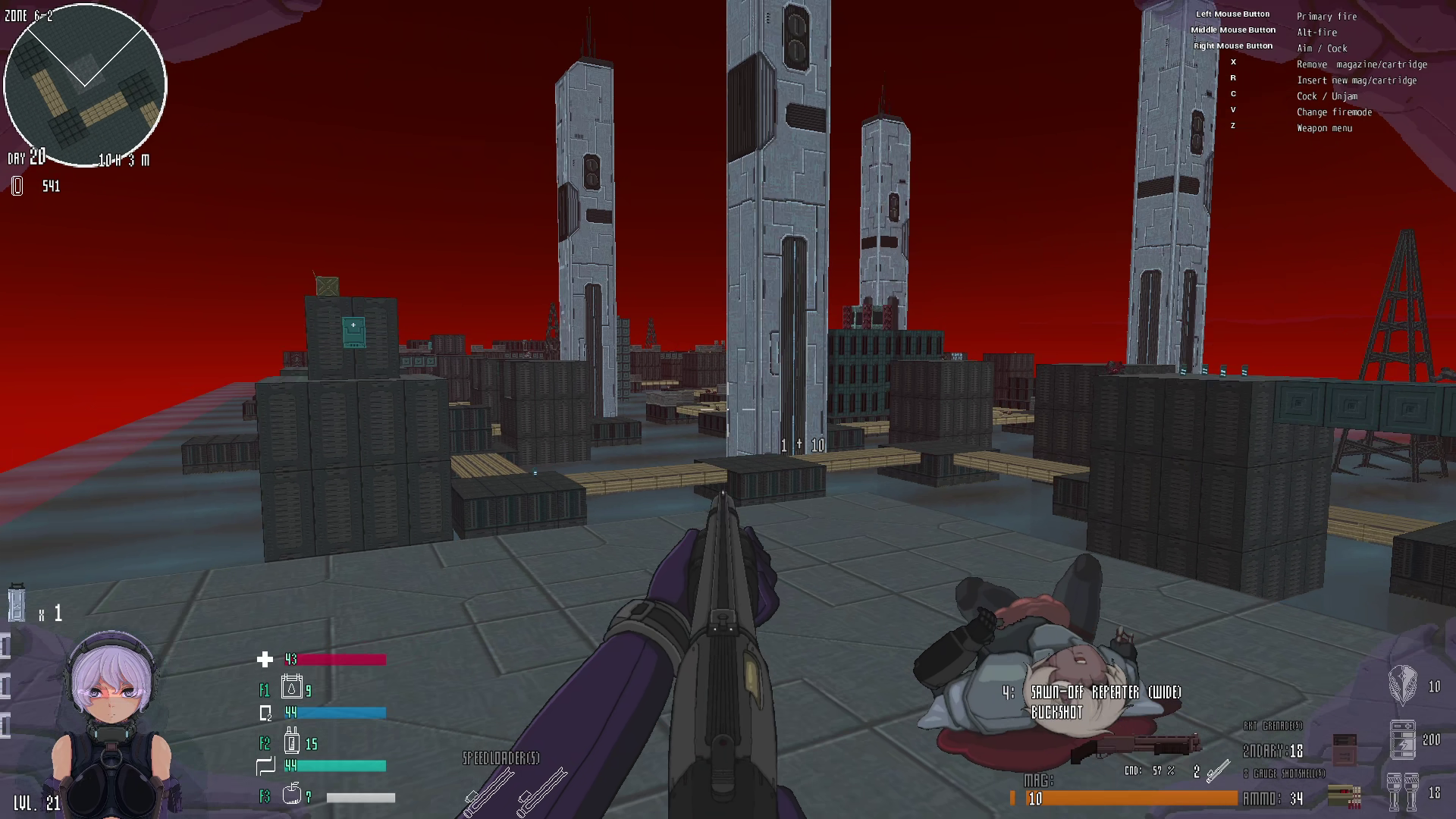This screenshot has height=819, width=1456.
Task: Click the armor shield icon
Action: coord(1402,685)
